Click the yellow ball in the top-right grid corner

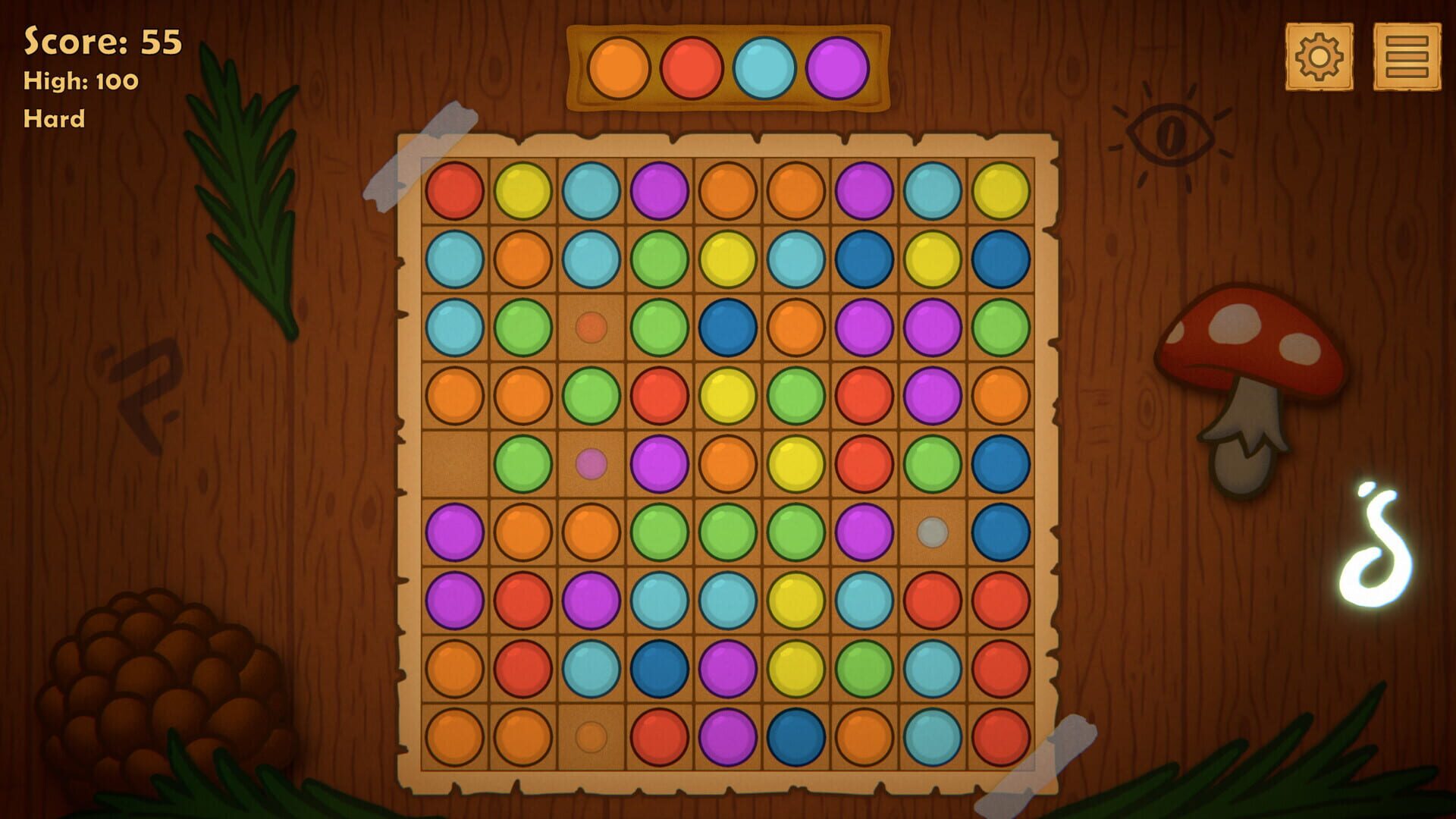click(x=998, y=188)
